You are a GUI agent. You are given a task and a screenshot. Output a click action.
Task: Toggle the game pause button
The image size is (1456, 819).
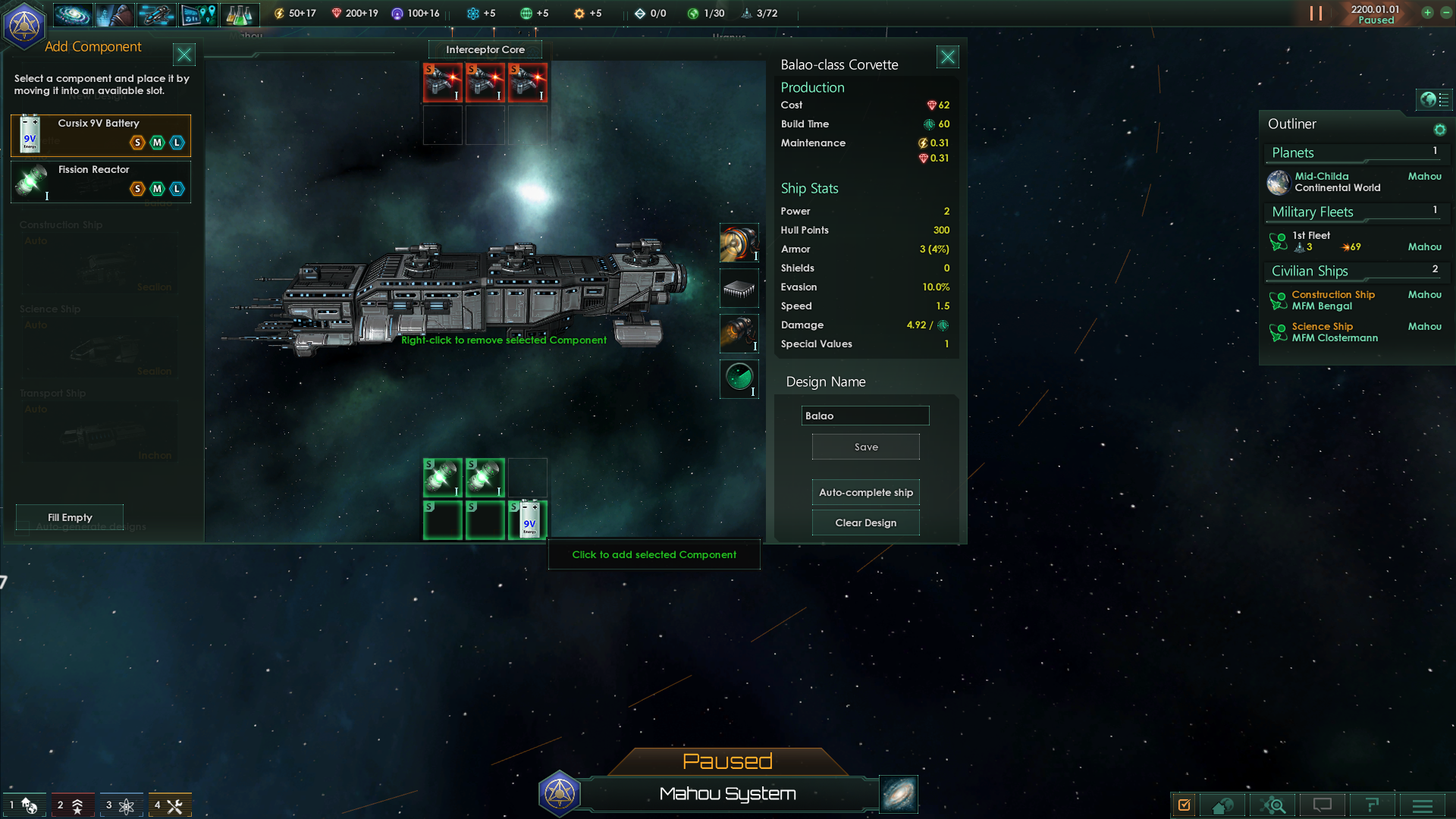point(1316,14)
